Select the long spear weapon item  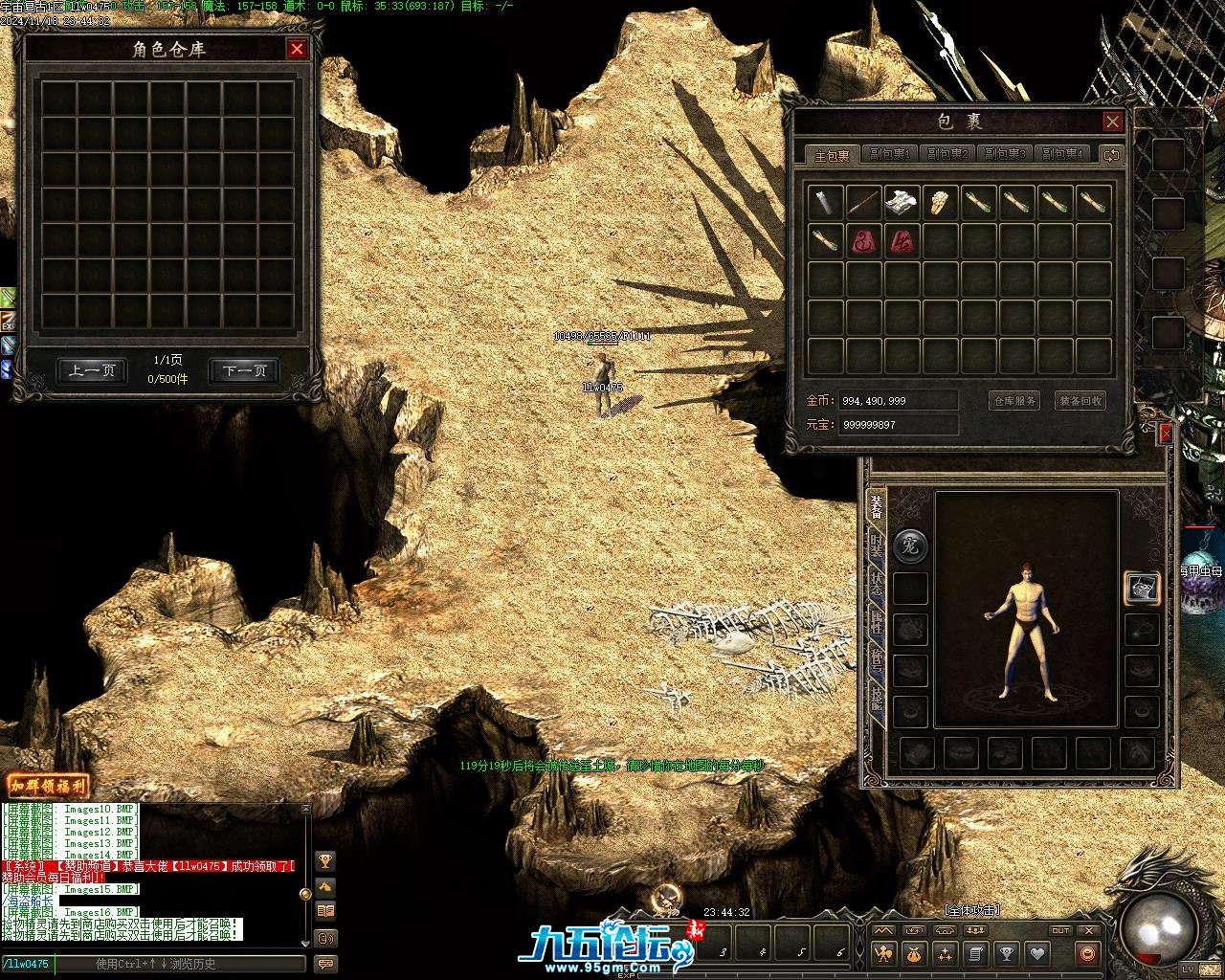pos(863,202)
